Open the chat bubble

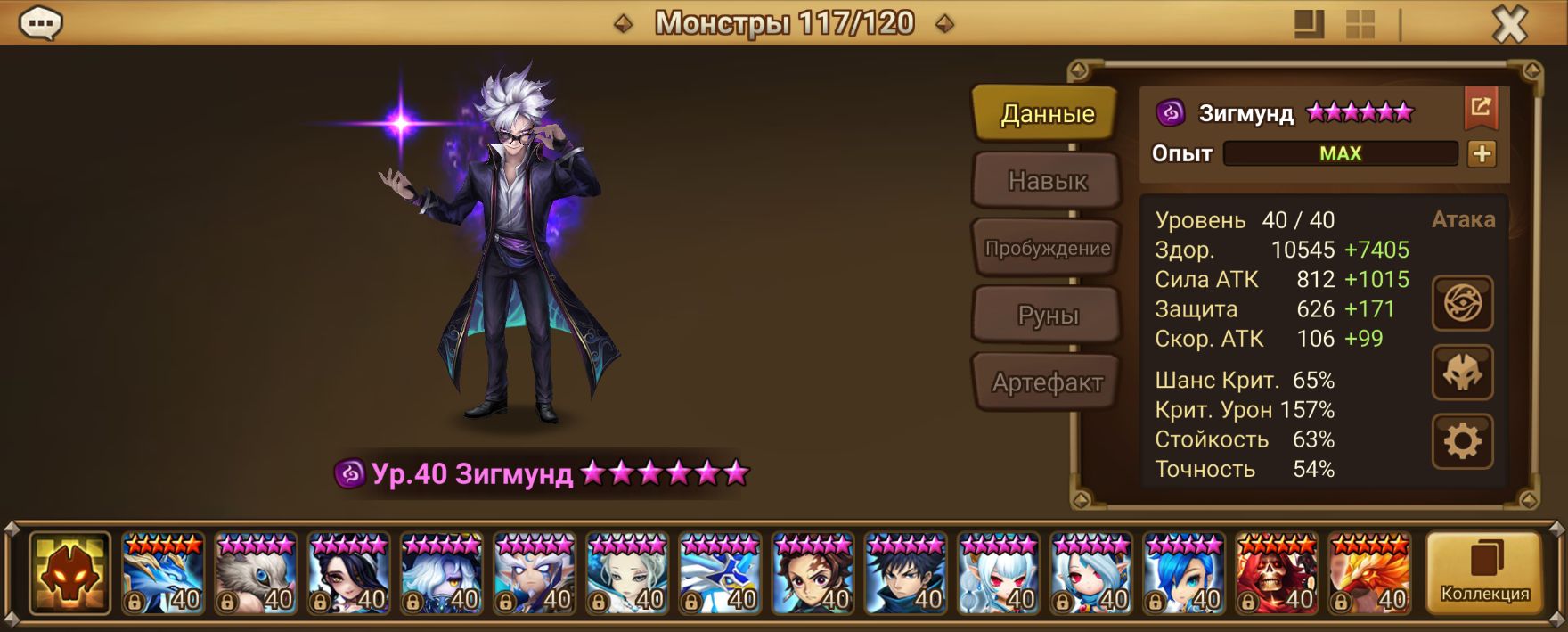[40, 24]
